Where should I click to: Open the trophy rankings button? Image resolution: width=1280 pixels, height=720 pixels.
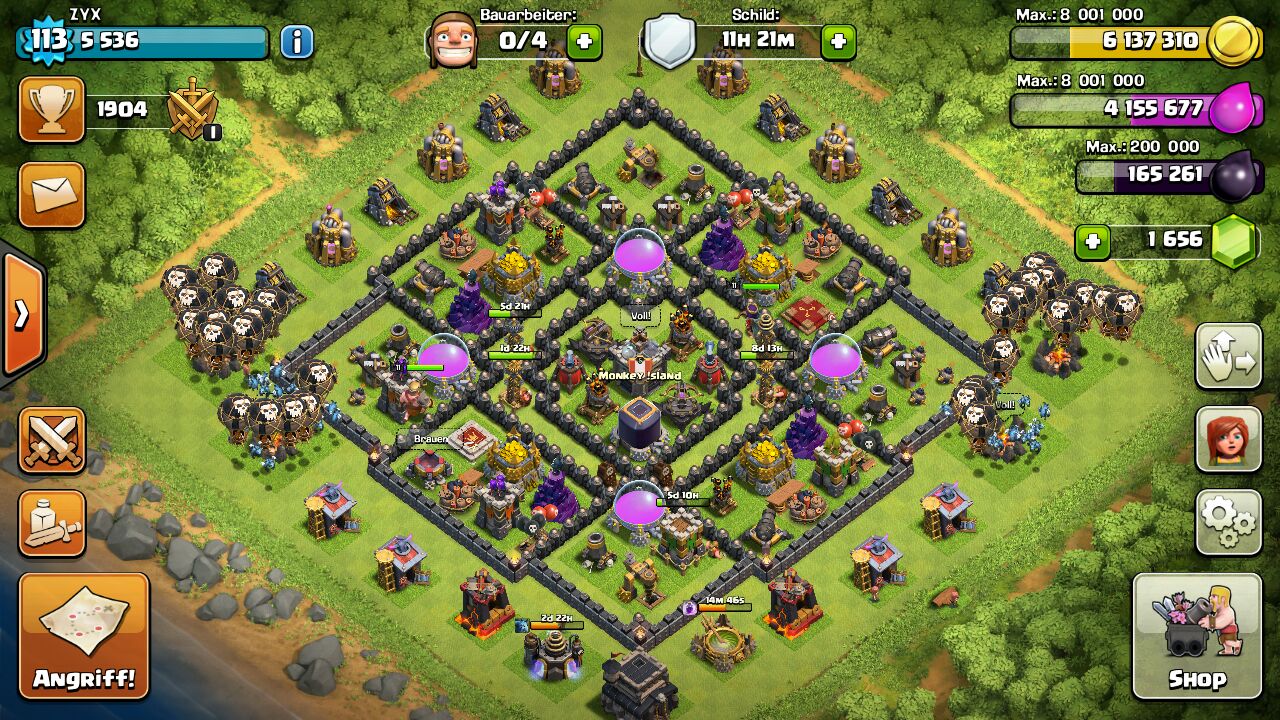(x=52, y=109)
